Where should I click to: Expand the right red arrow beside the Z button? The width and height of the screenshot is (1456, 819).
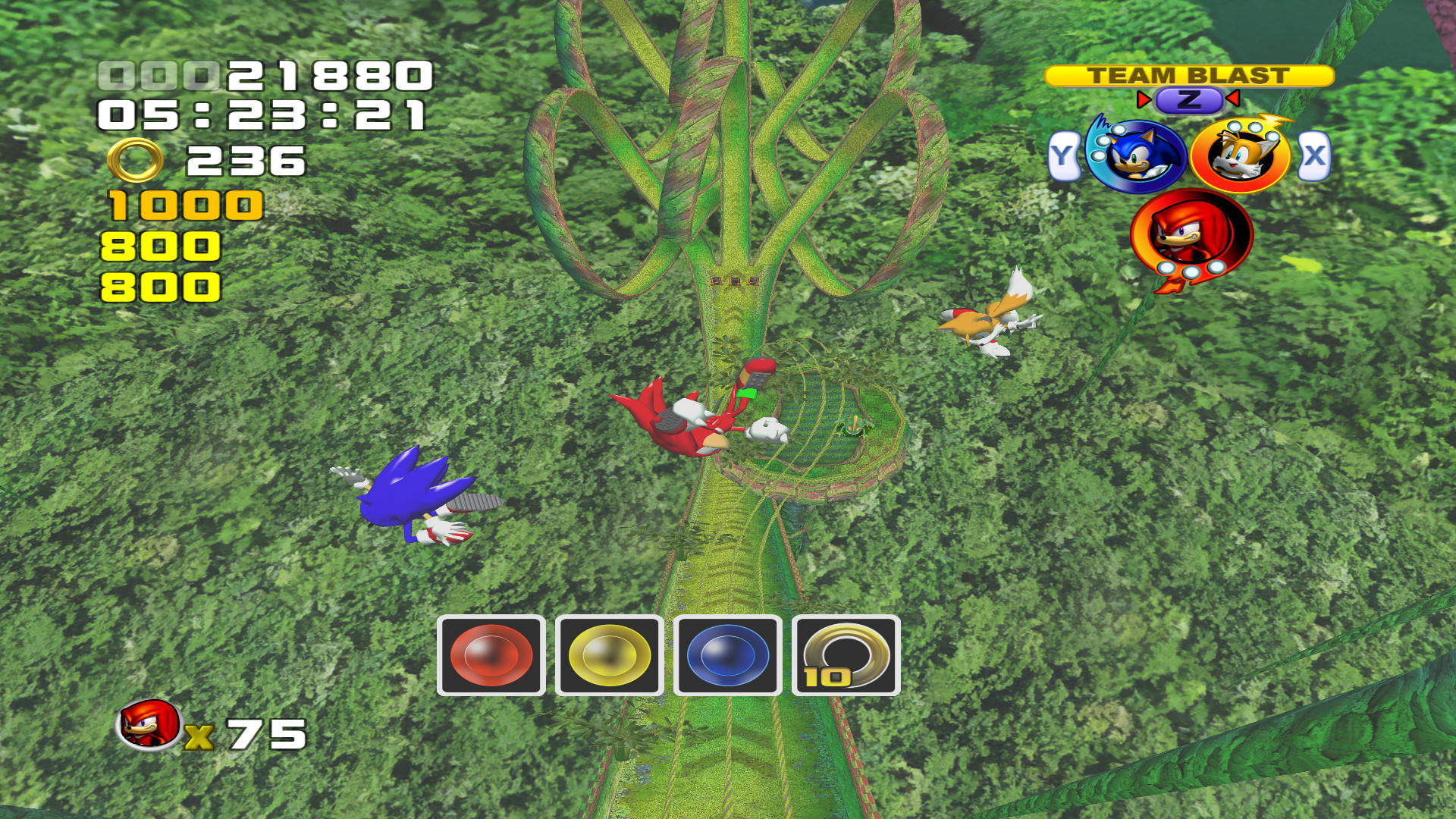click(x=1232, y=99)
